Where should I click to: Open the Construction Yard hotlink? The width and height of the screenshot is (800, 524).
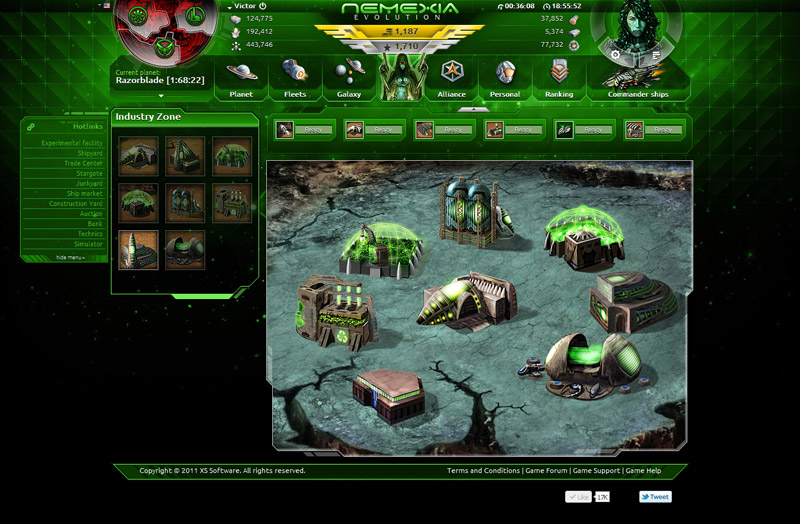[x=77, y=204]
